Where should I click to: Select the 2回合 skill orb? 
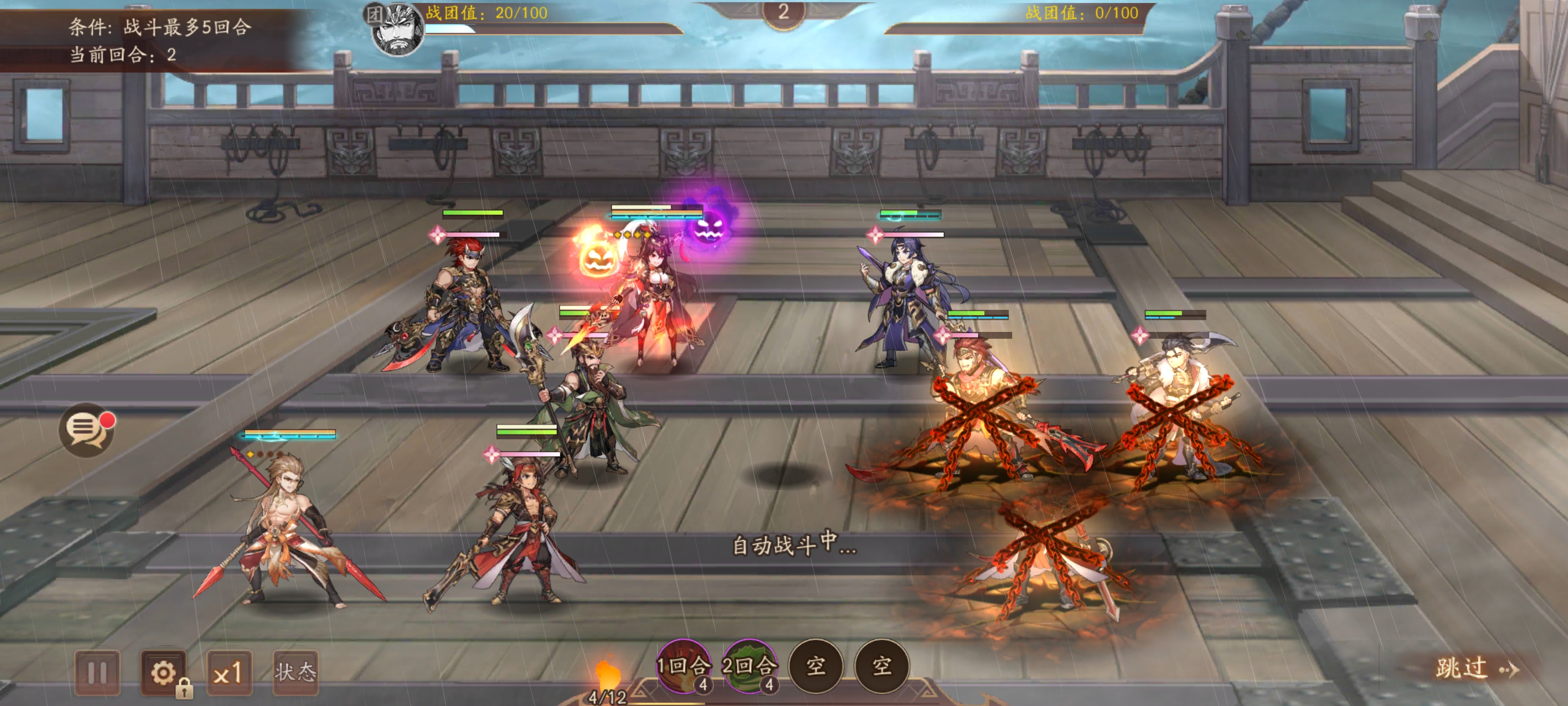coord(749,665)
